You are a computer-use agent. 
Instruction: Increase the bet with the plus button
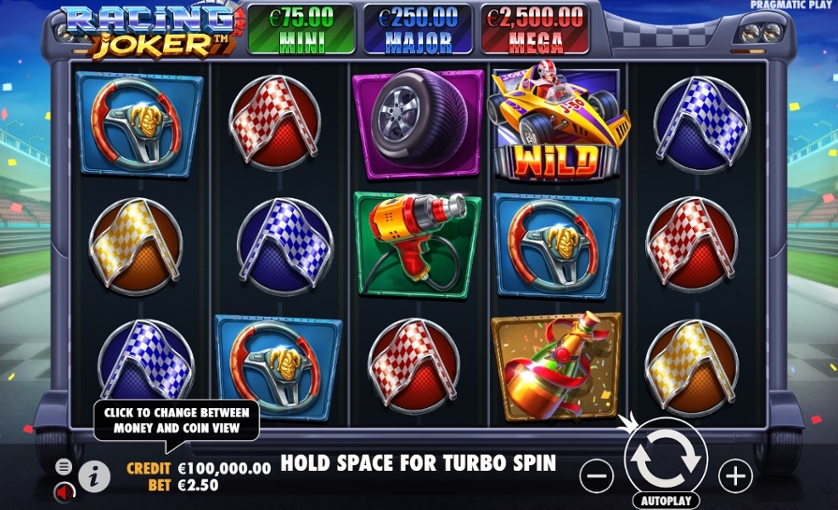click(735, 476)
